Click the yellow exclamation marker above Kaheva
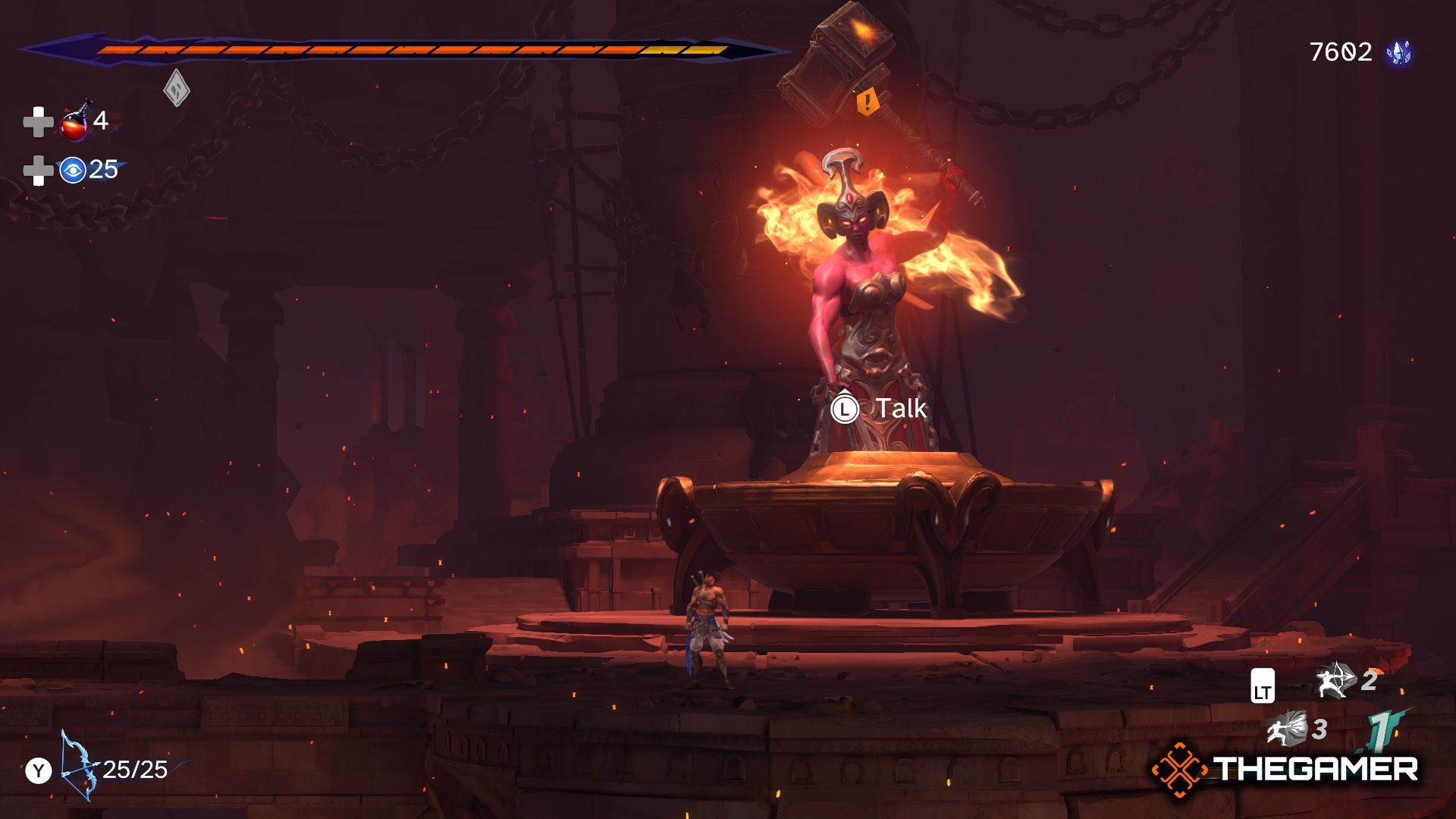1456x819 pixels. (868, 102)
